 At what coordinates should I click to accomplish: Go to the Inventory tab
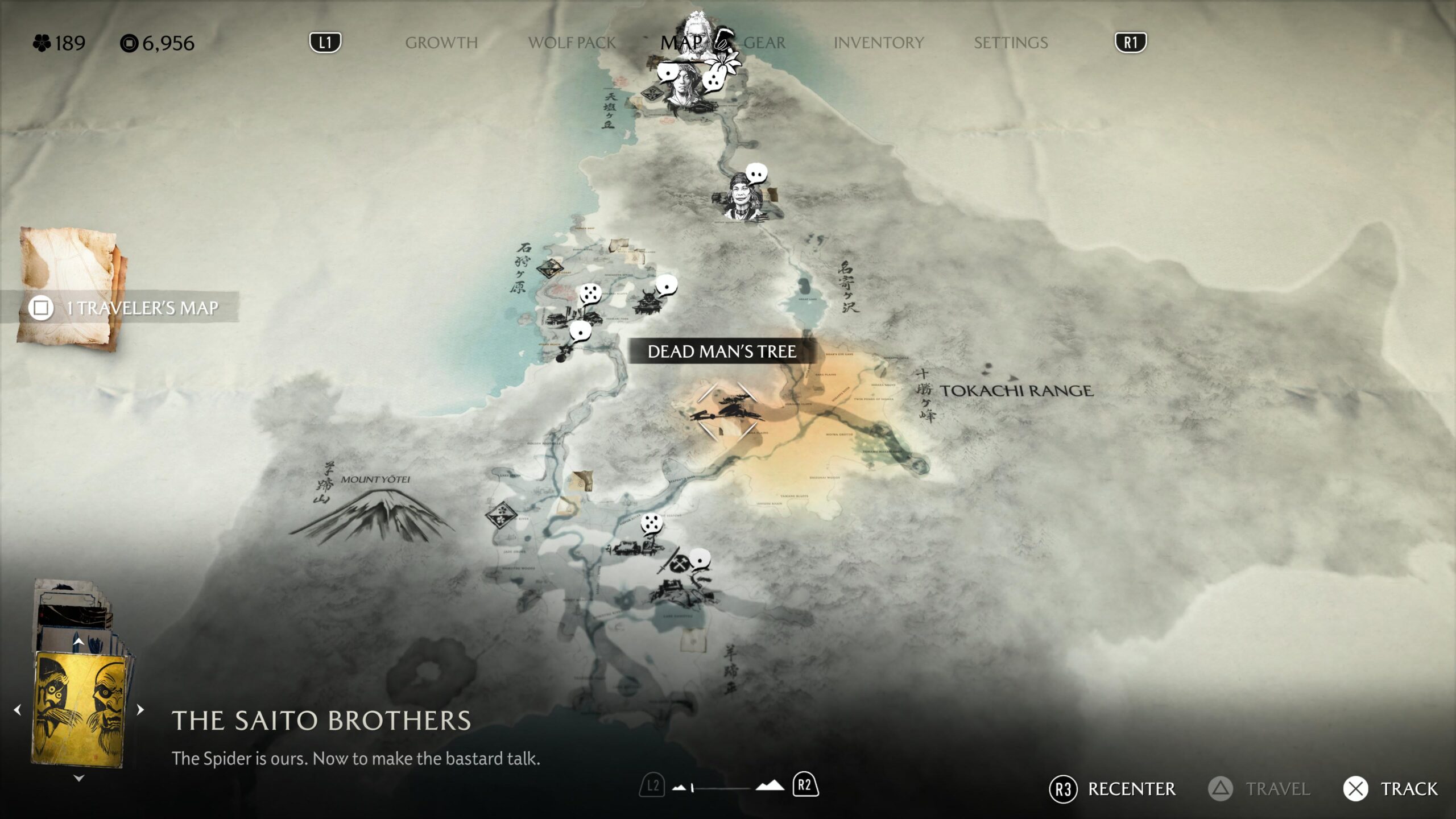click(878, 43)
